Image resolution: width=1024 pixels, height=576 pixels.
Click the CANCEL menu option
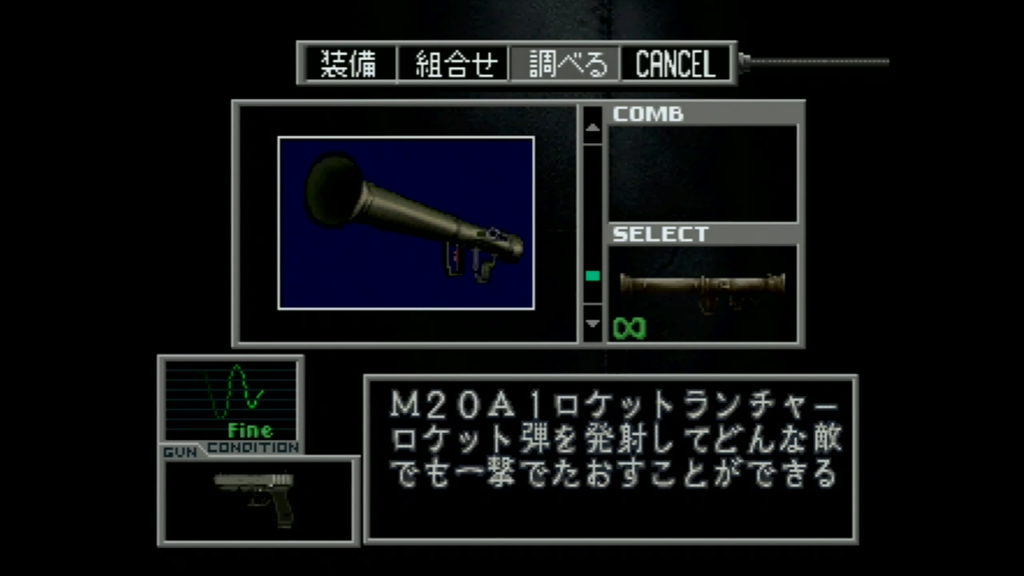[676, 64]
